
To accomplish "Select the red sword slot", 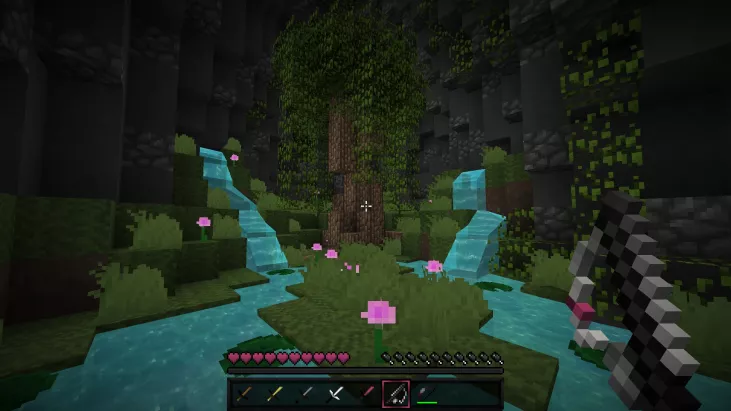I will click(x=366, y=394).
